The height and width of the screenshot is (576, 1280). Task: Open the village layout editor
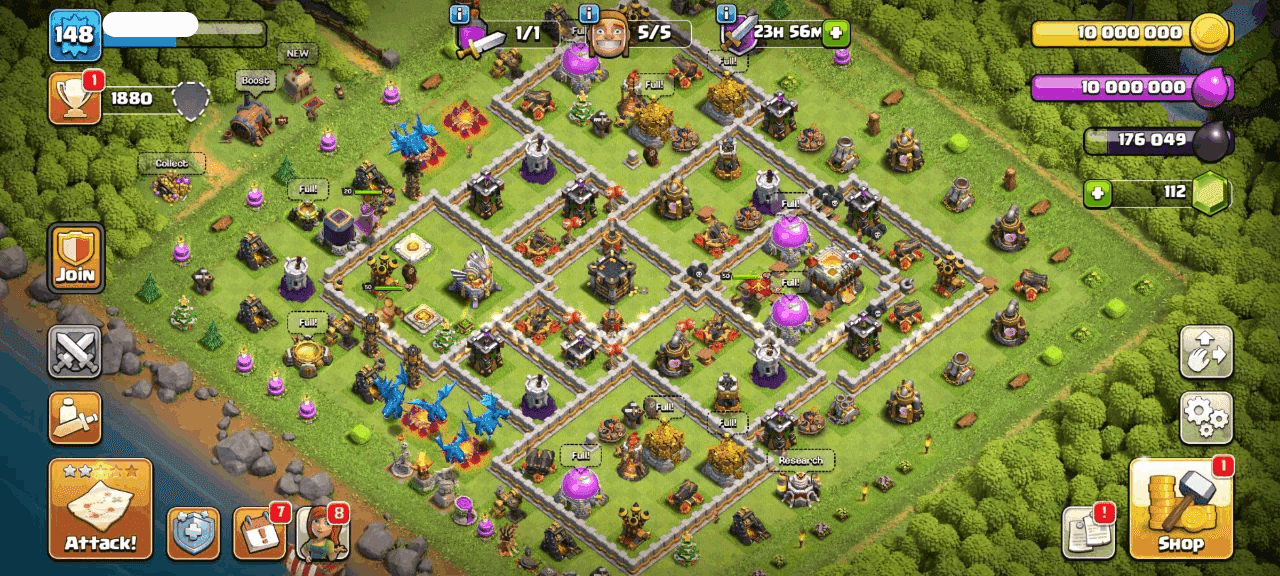click(1205, 352)
